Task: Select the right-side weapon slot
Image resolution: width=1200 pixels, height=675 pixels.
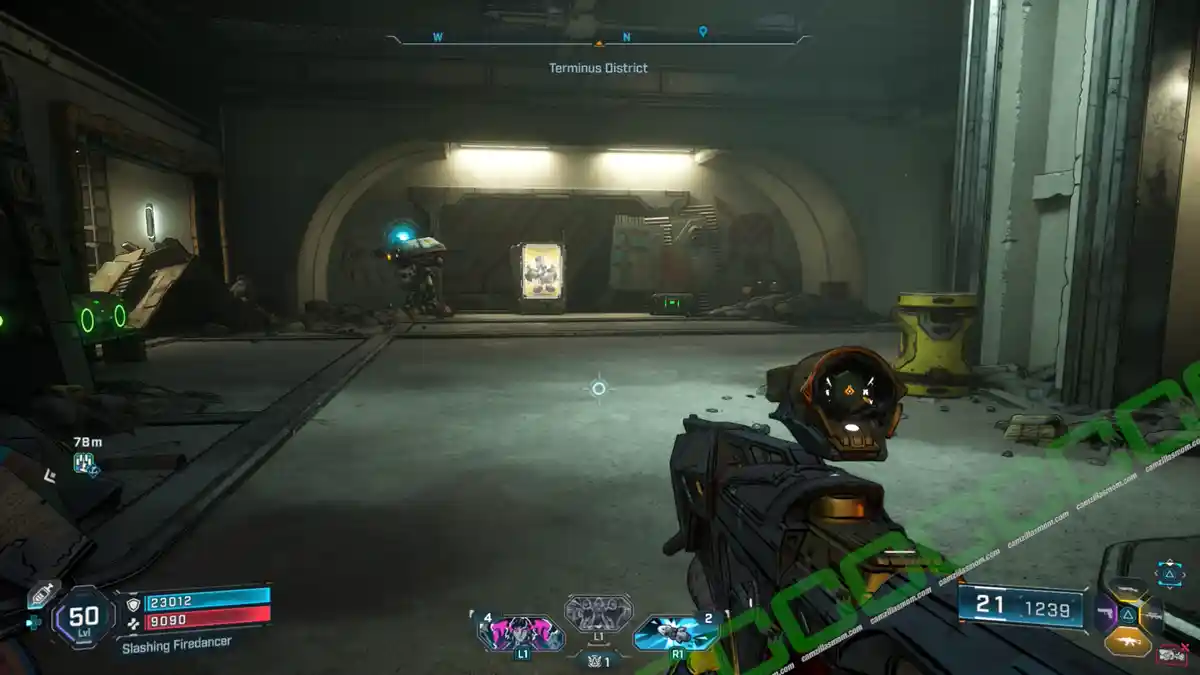Action: (1150, 613)
